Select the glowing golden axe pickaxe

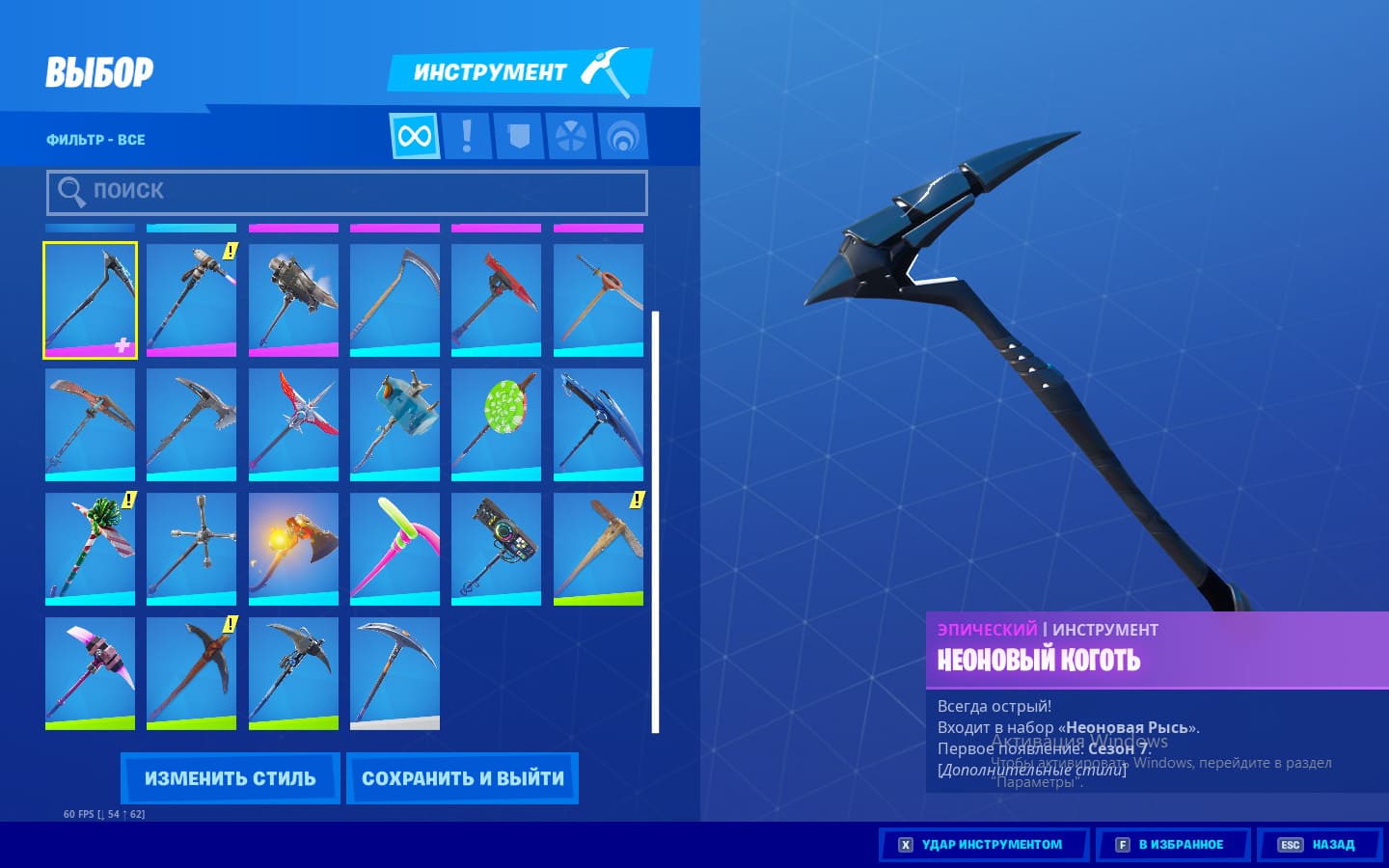point(293,549)
